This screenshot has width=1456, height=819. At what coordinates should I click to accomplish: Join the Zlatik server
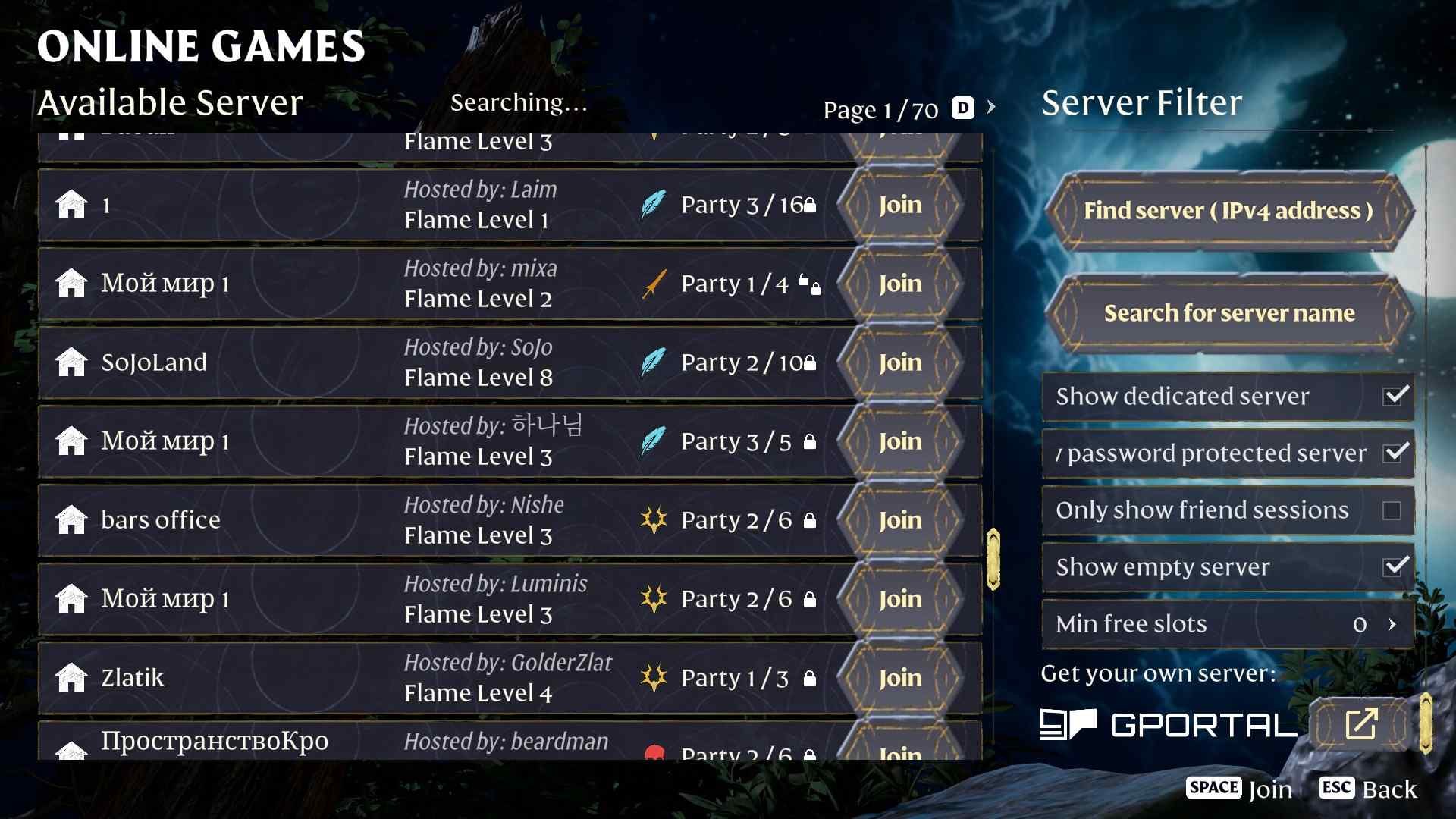click(899, 677)
